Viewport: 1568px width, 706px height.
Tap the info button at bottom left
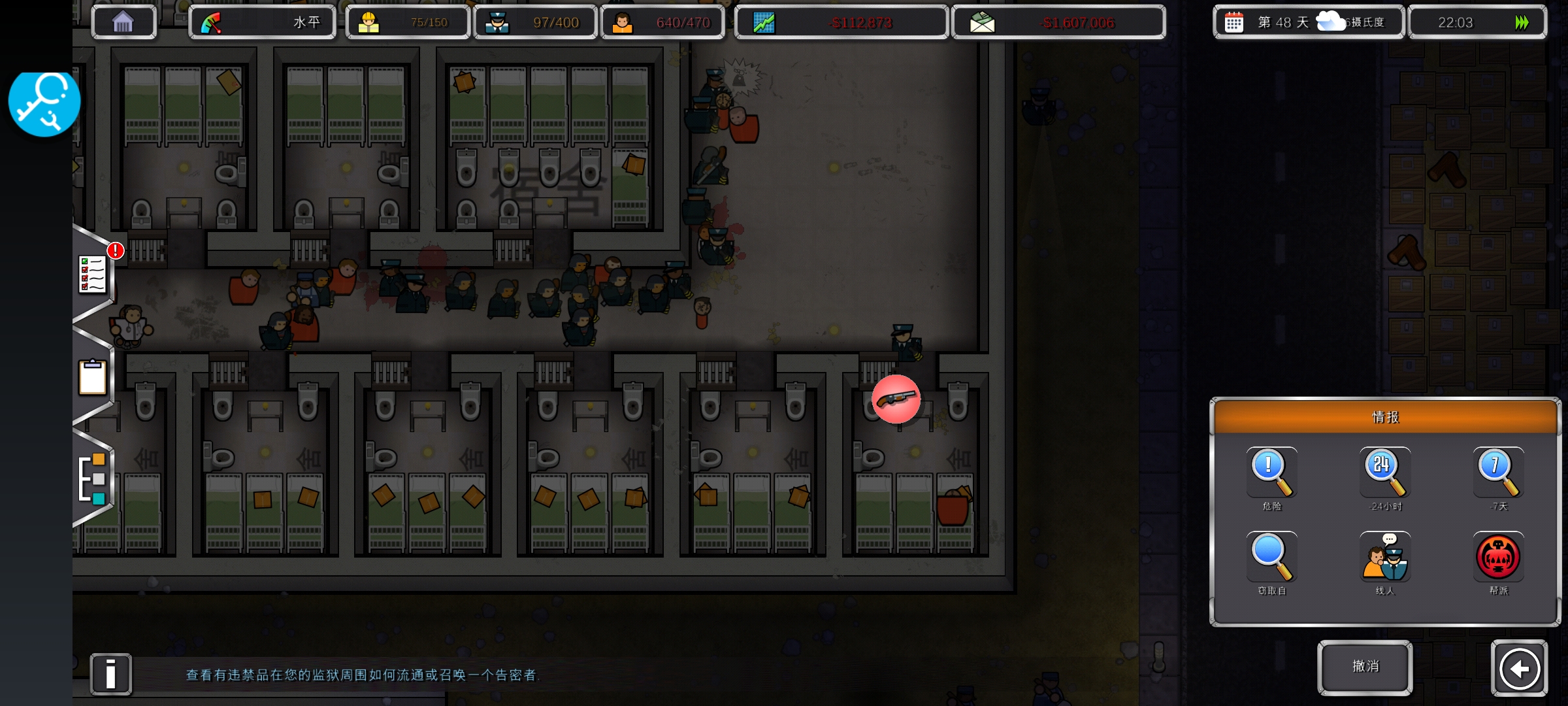tap(110, 673)
